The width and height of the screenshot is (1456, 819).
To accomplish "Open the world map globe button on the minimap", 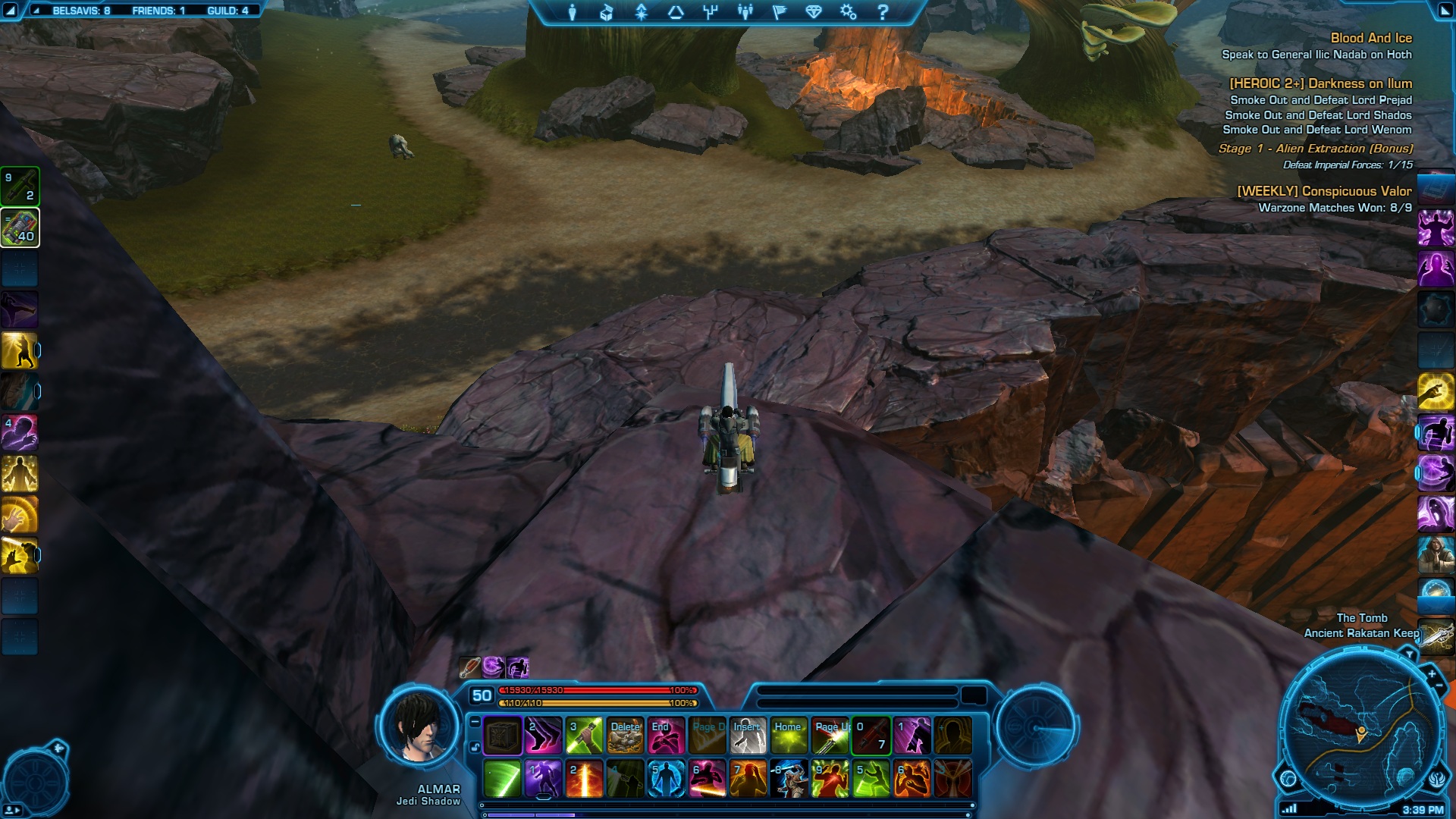I will tap(1288, 778).
